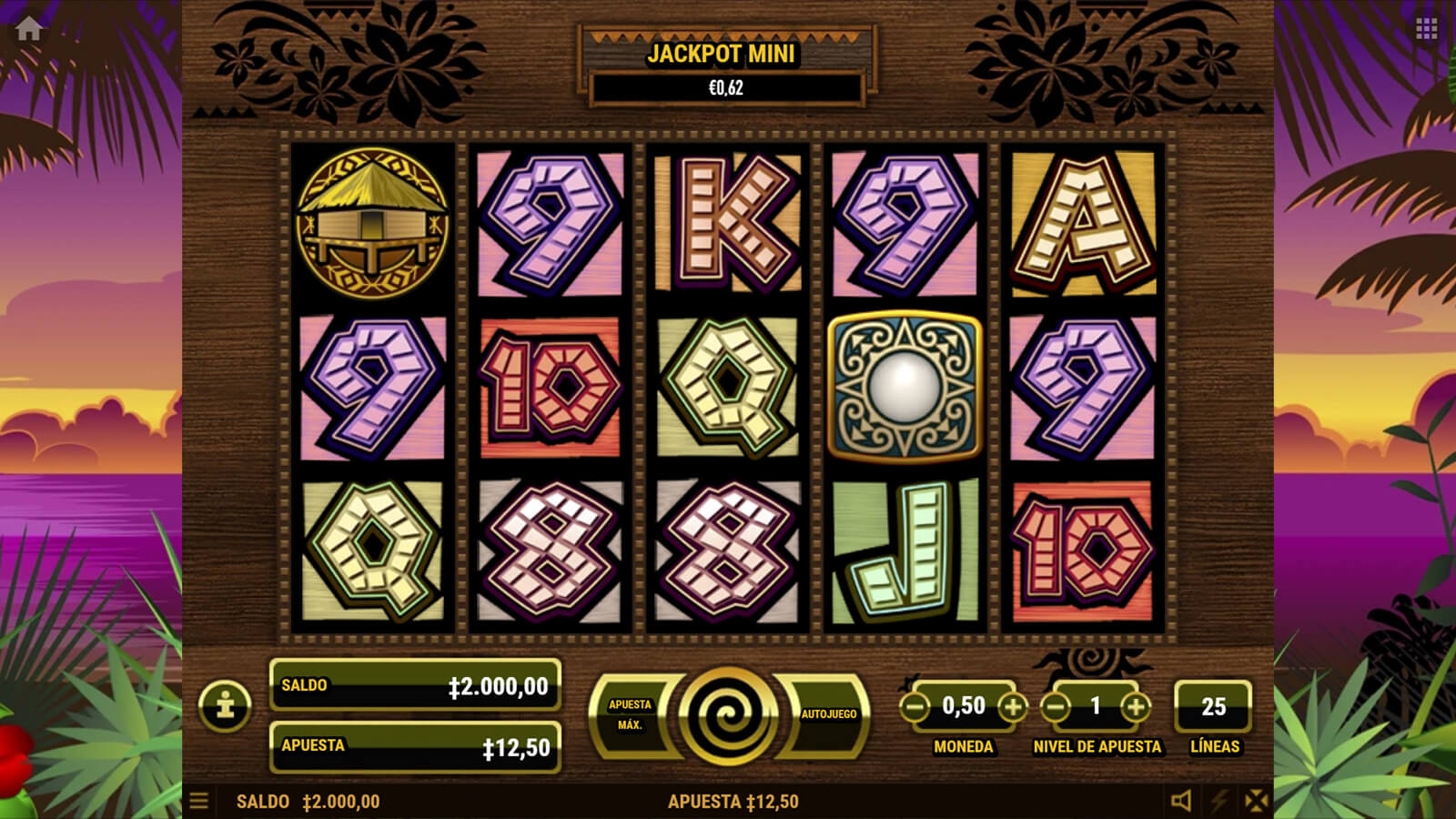Start Autojuego auto-spin mode
Viewport: 1456px width, 819px height.
(827, 714)
